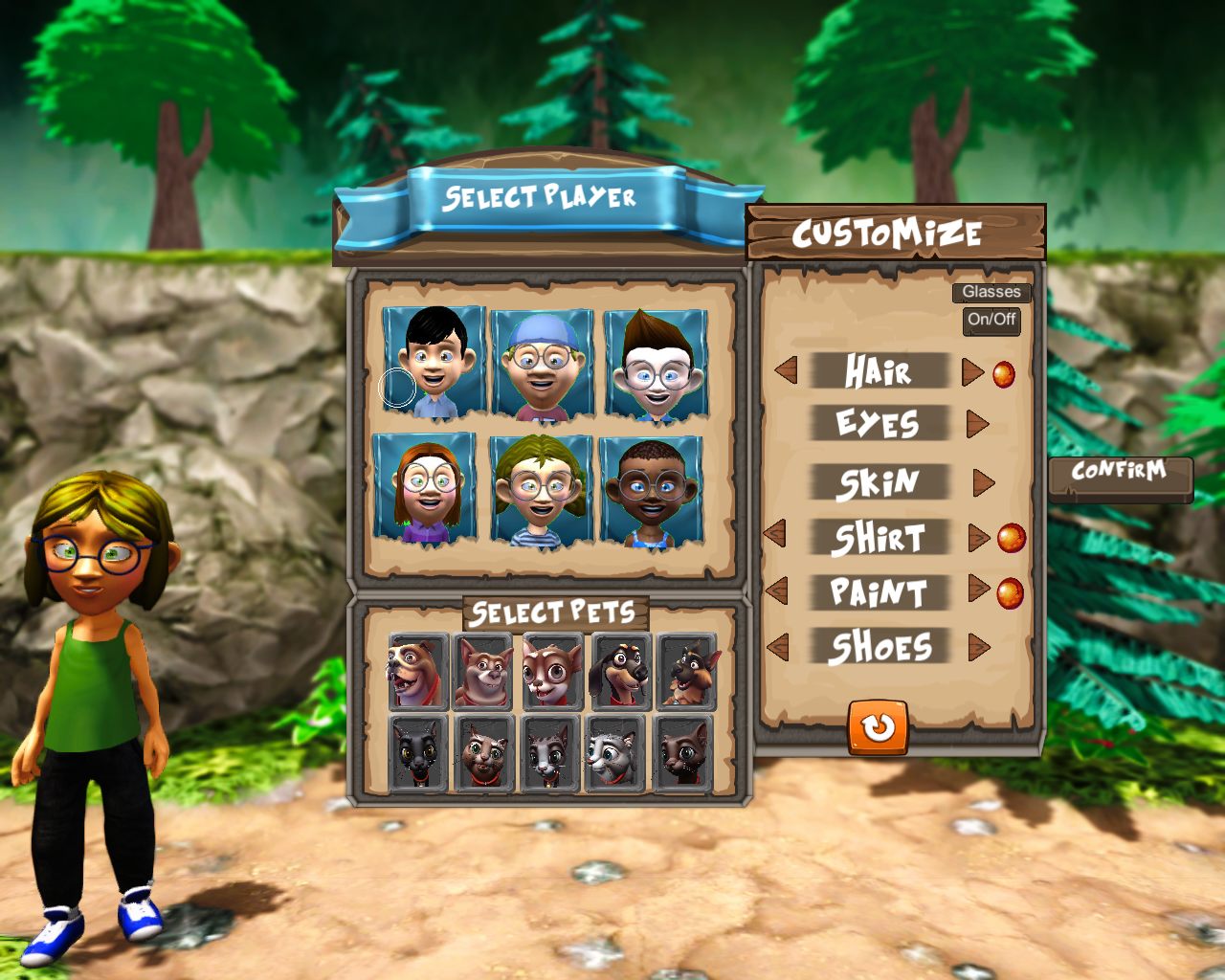Choose the black cat pet
The image size is (1225, 980).
pos(418,753)
